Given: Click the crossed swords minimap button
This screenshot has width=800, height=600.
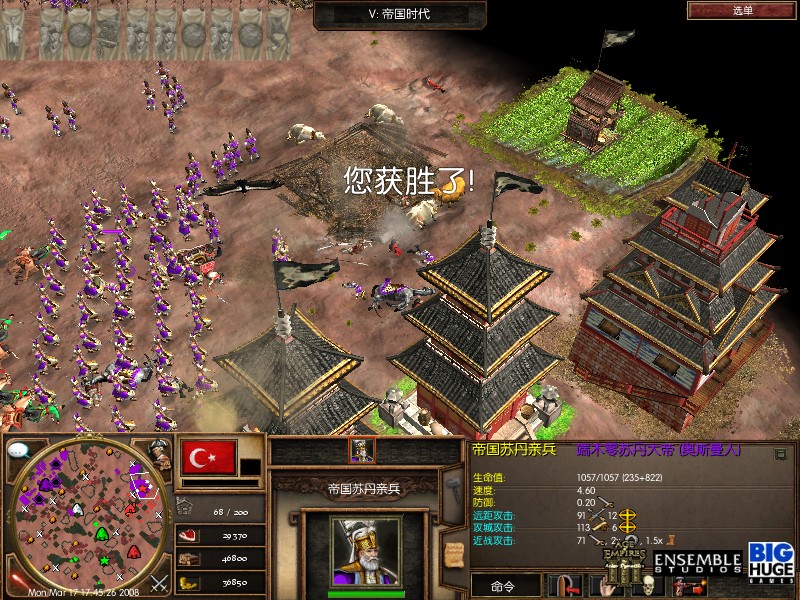Looking at the screenshot, I should point(158,582).
